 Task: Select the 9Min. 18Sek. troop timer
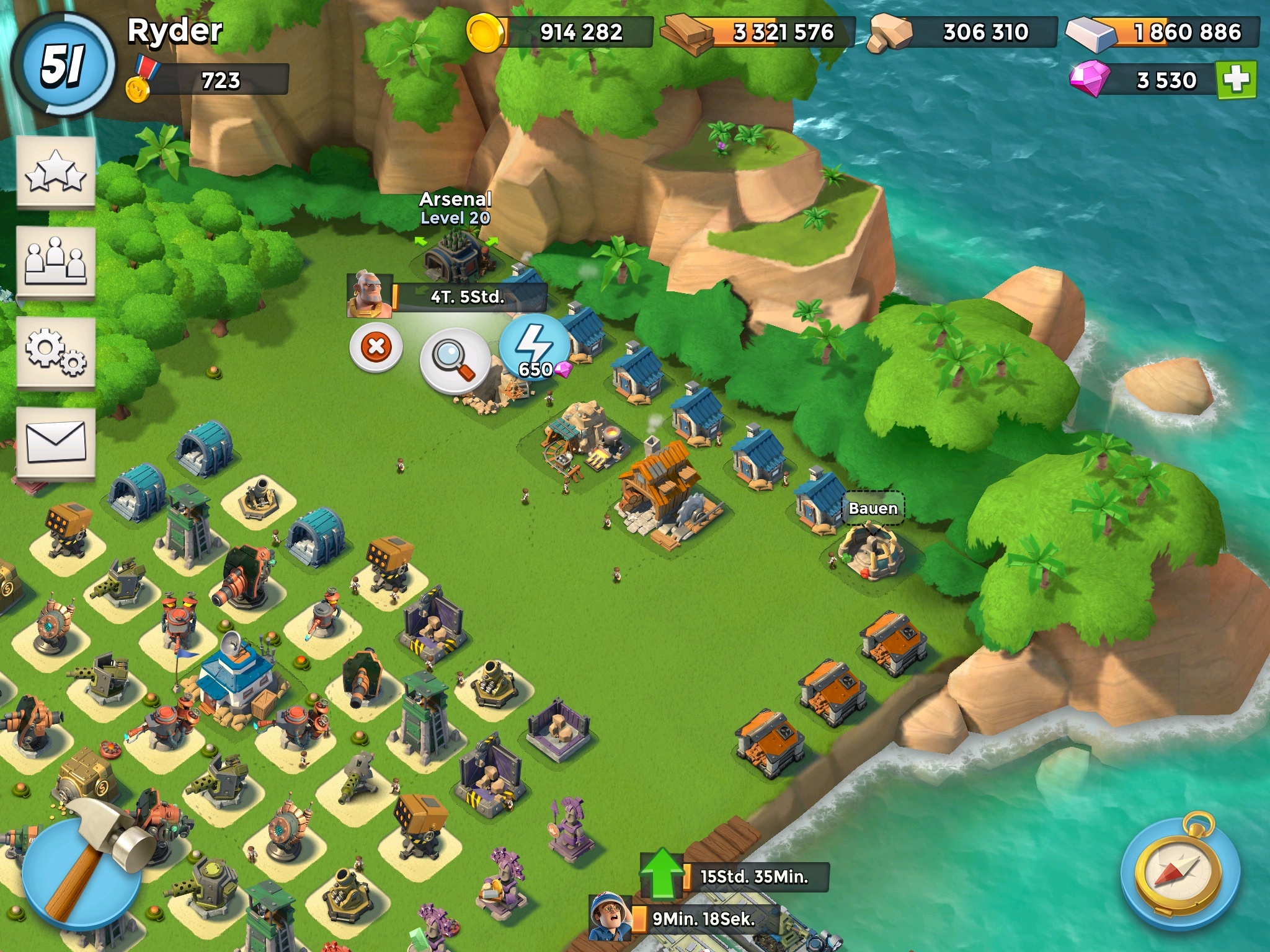(703, 919)
